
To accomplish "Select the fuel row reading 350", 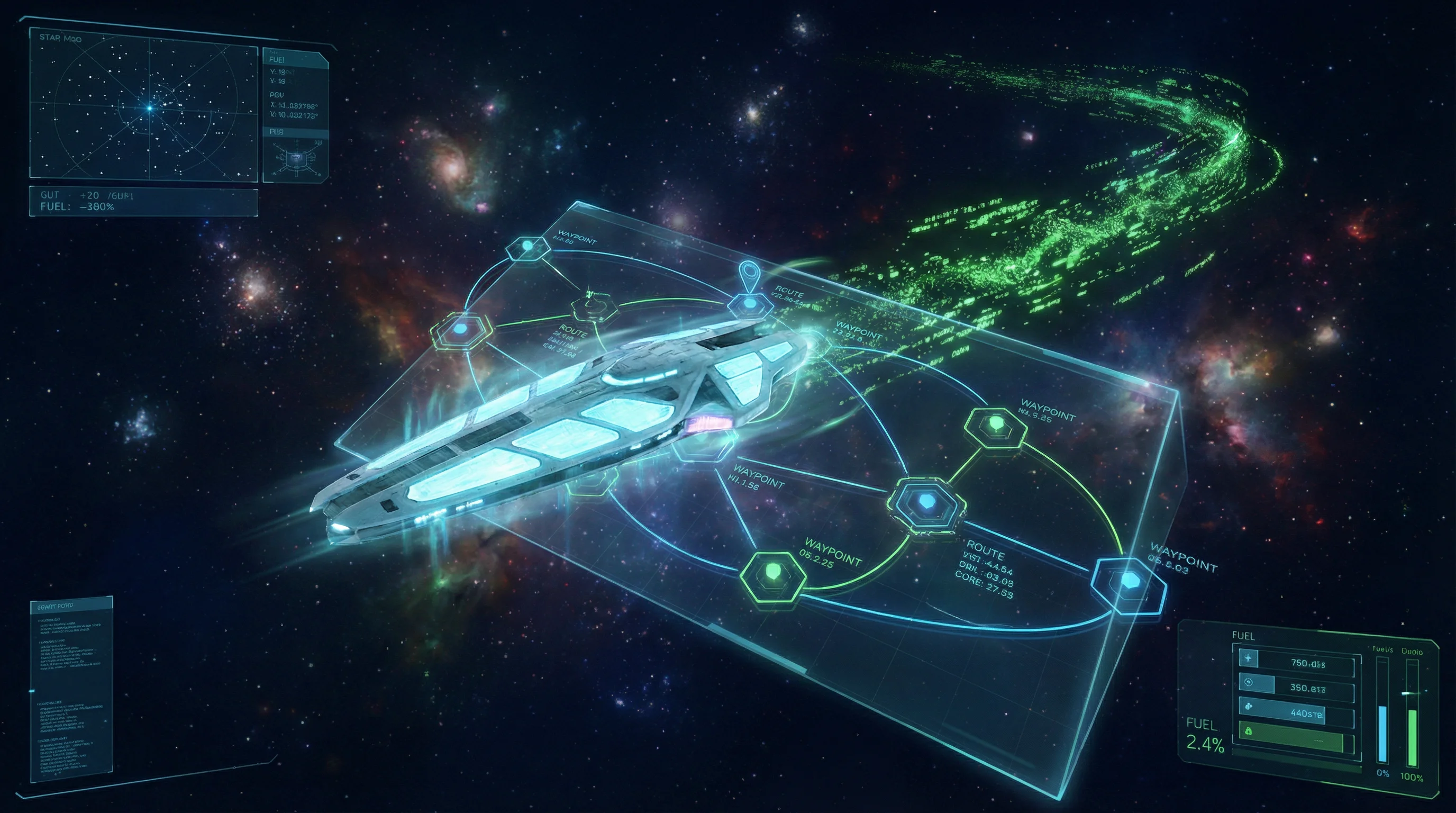I will [x=1298, y=687].
